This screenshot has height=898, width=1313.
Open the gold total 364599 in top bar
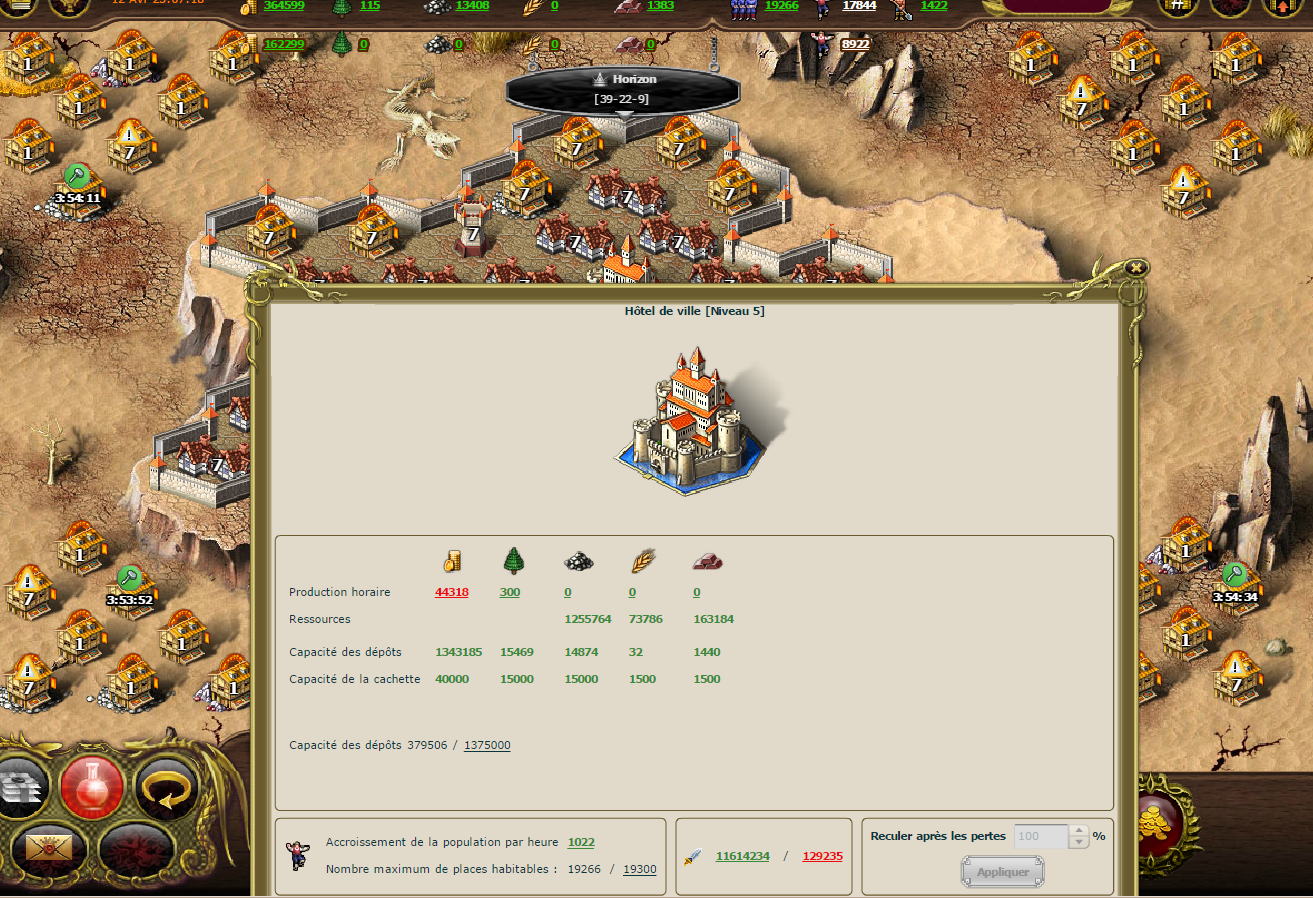tap(284, 6)
